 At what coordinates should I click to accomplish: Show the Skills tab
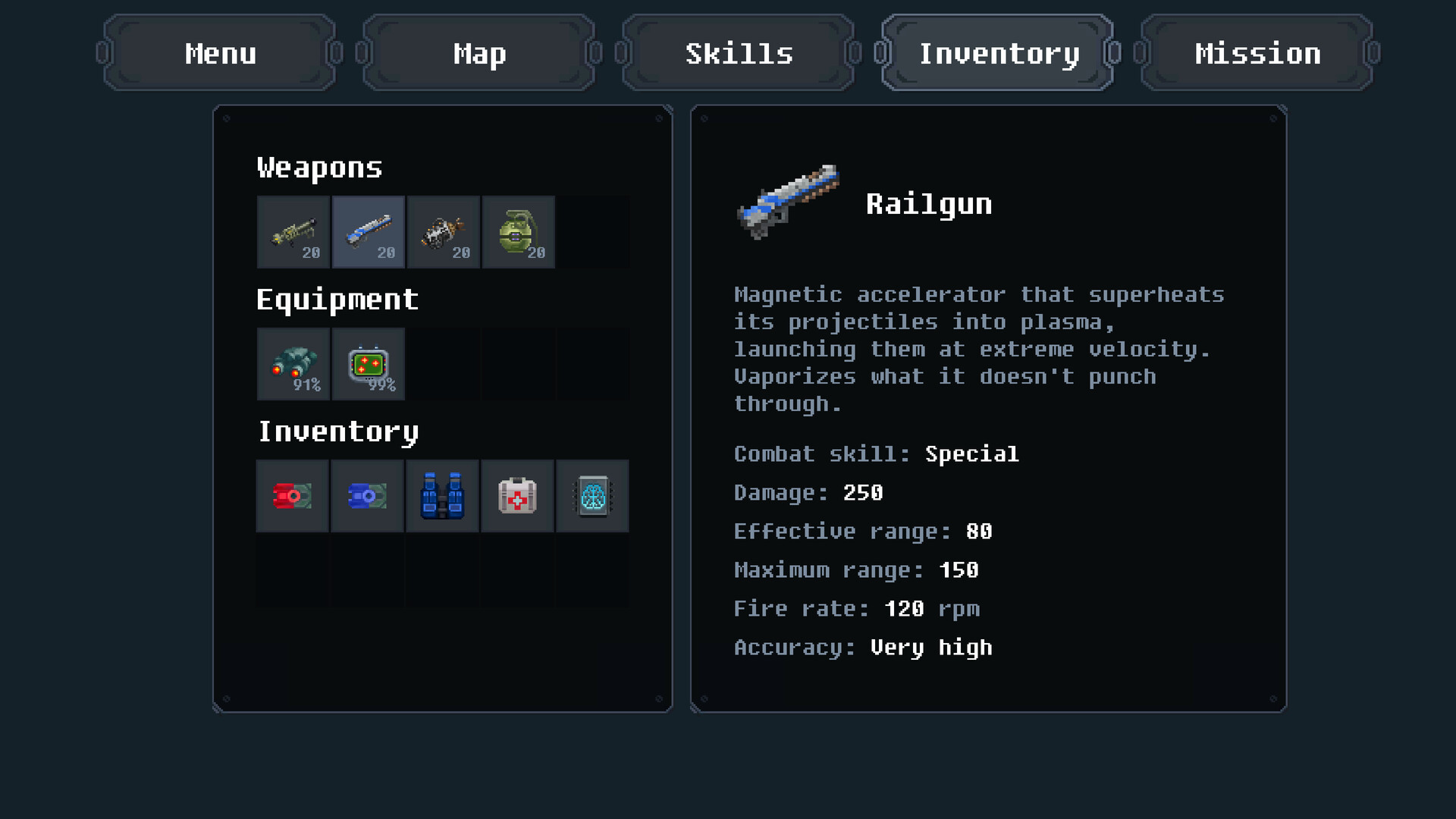(739, 53)
